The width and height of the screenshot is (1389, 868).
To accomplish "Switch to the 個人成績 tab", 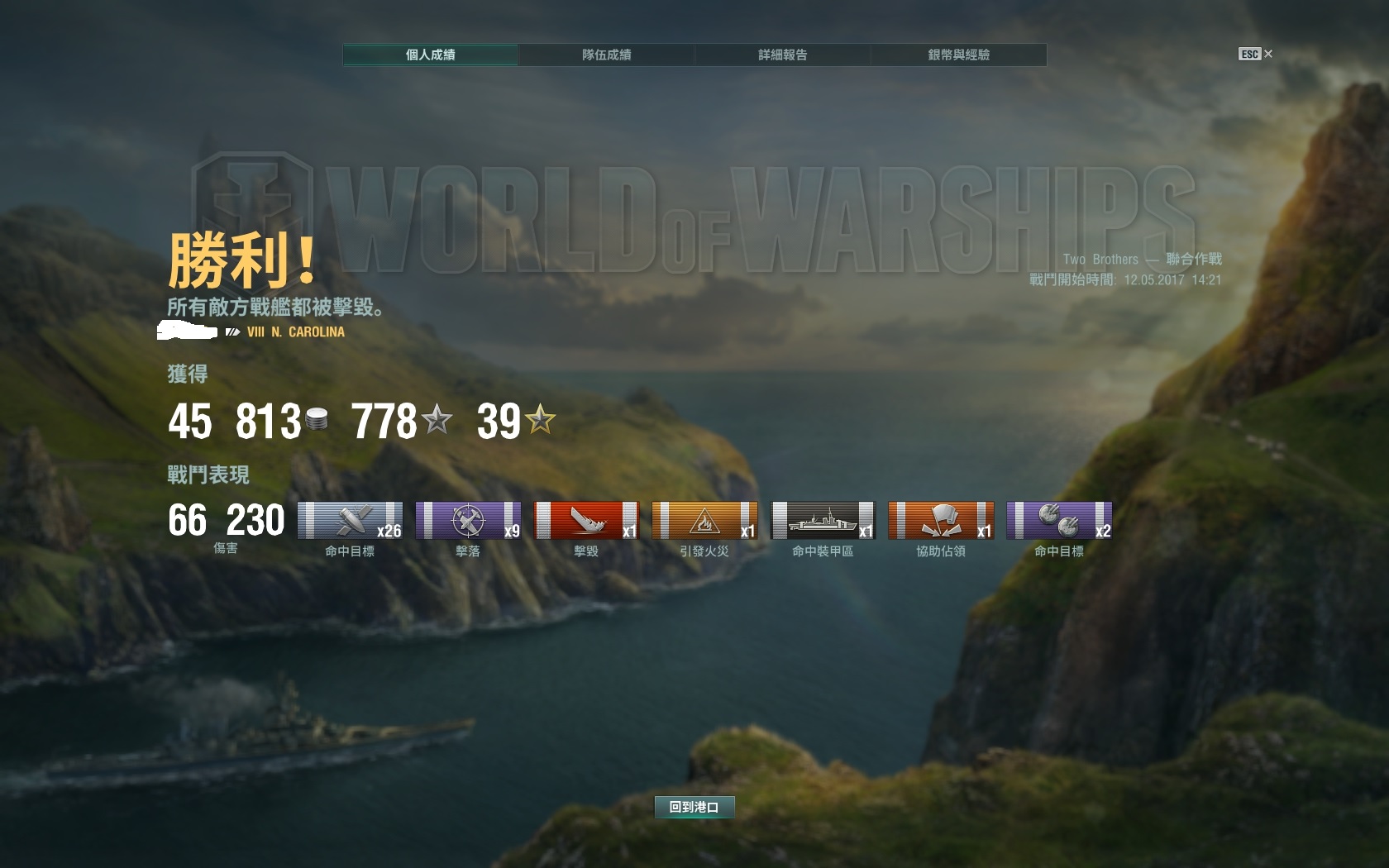I will tap(431, 55).
